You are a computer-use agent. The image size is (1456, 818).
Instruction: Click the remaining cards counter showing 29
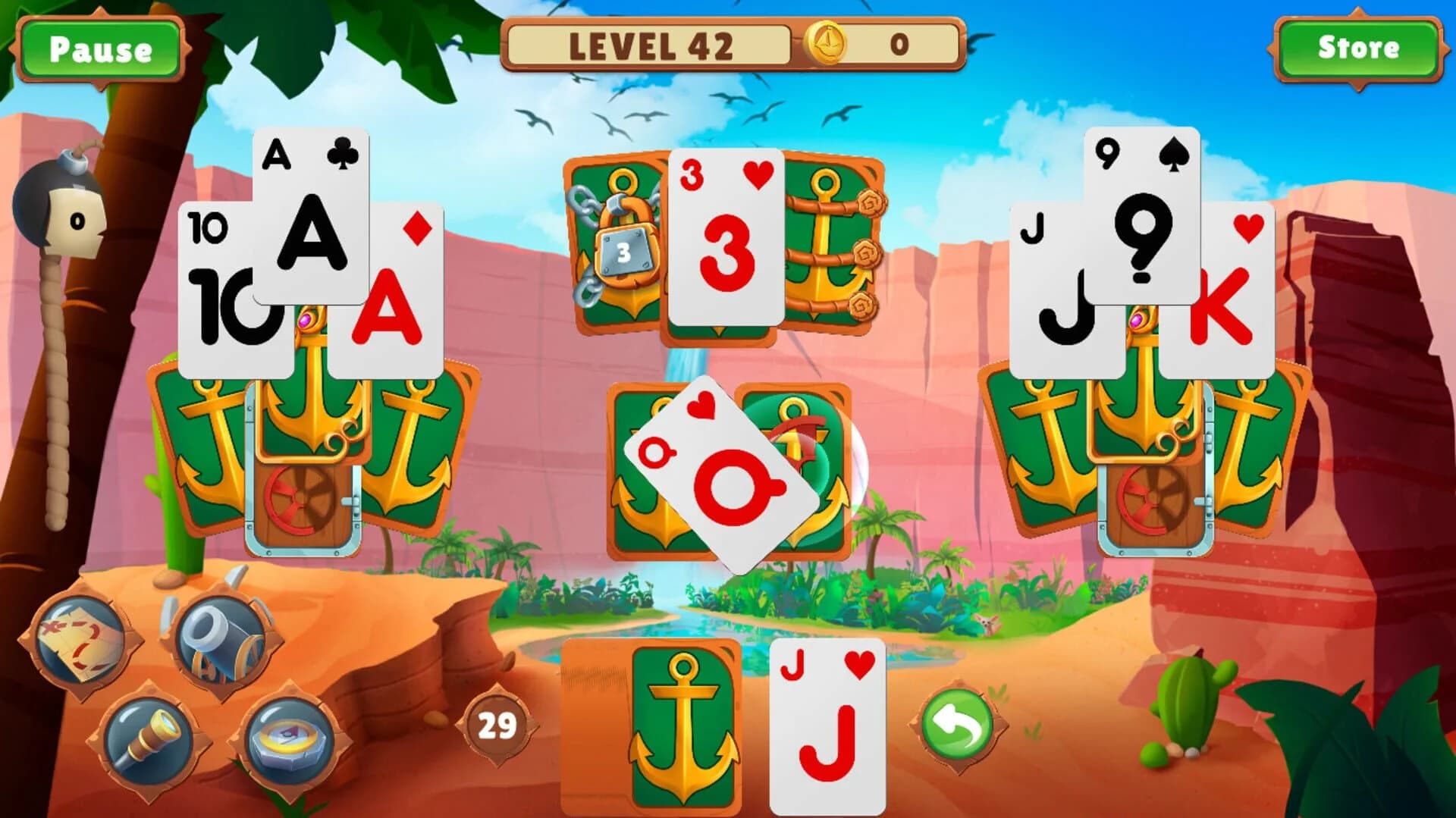(x=497, y=724)
